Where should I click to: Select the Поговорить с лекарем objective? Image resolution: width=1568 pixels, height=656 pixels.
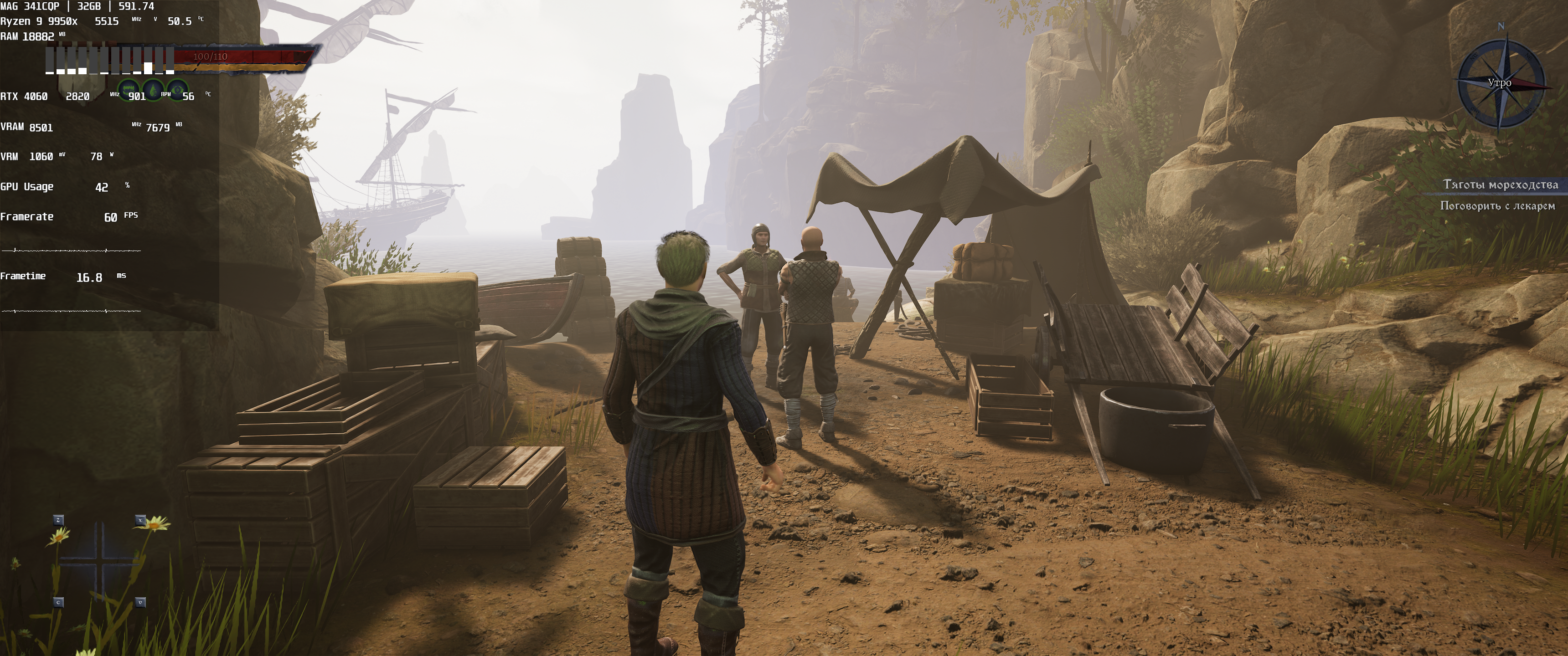point(1497,206)
